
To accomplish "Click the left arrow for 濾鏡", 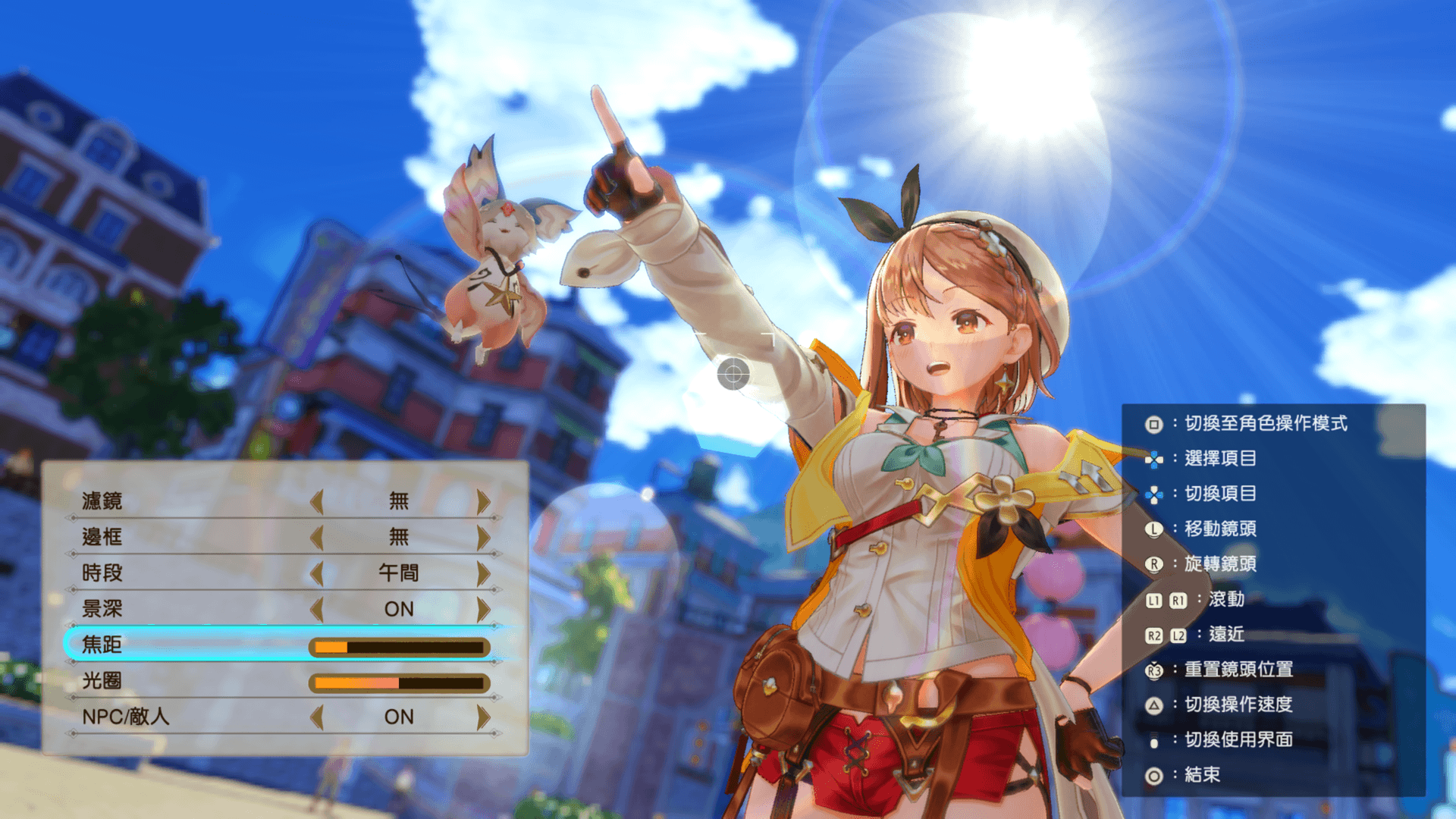I will pos(317,500).
